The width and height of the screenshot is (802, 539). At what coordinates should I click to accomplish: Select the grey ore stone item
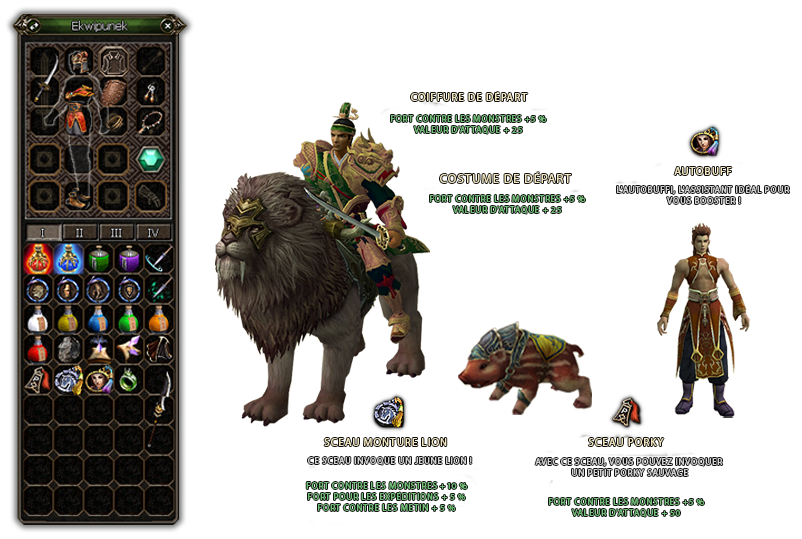(68, 349)
